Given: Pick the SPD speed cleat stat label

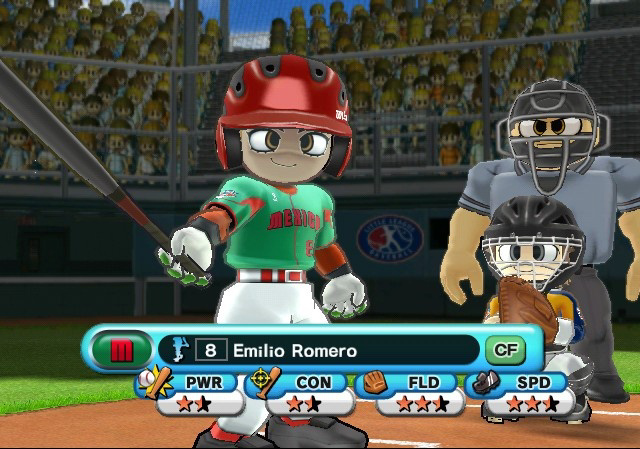Looking at the screenshot, I should 527,382.
